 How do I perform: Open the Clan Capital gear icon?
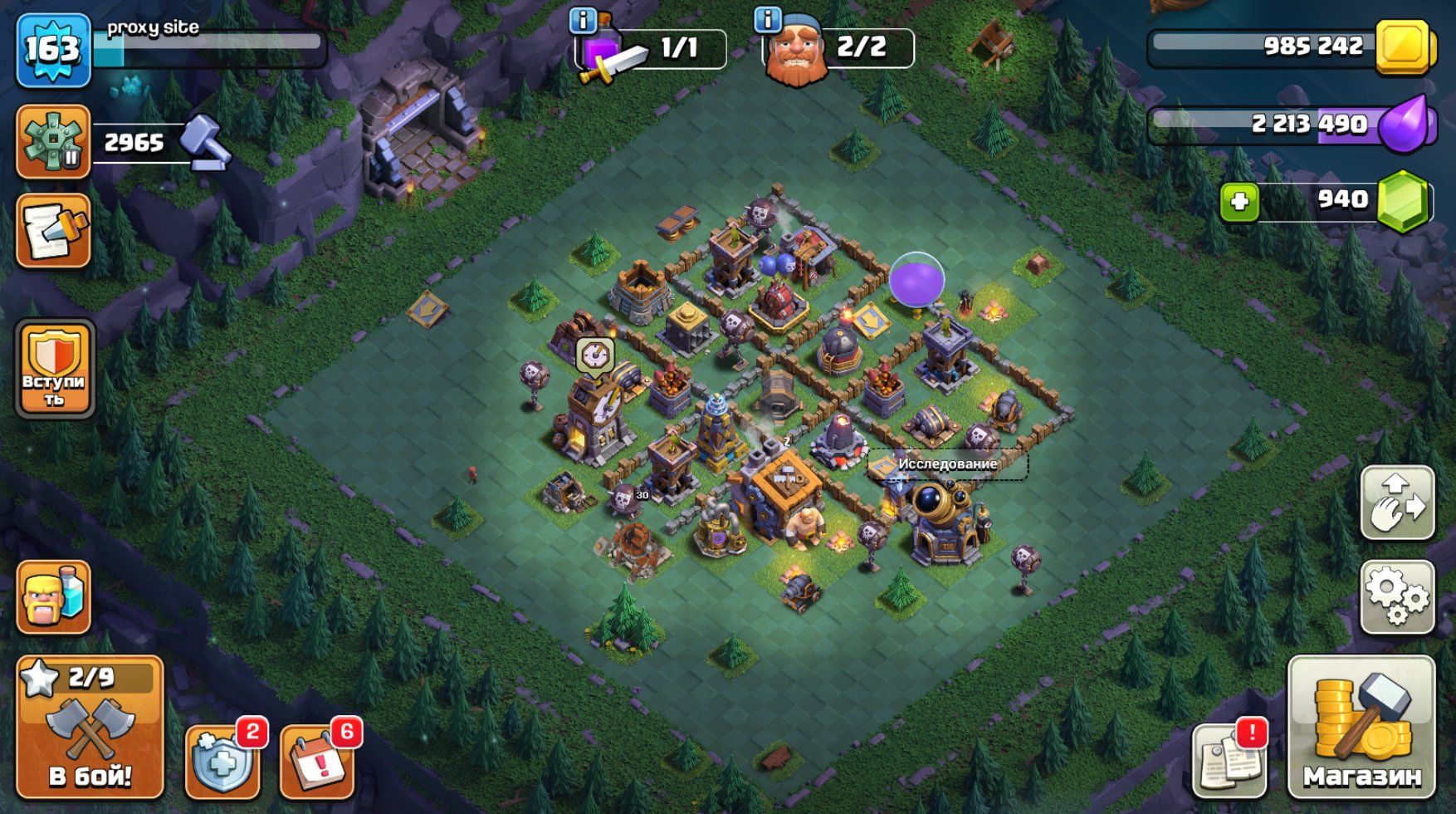pos(53,142)
